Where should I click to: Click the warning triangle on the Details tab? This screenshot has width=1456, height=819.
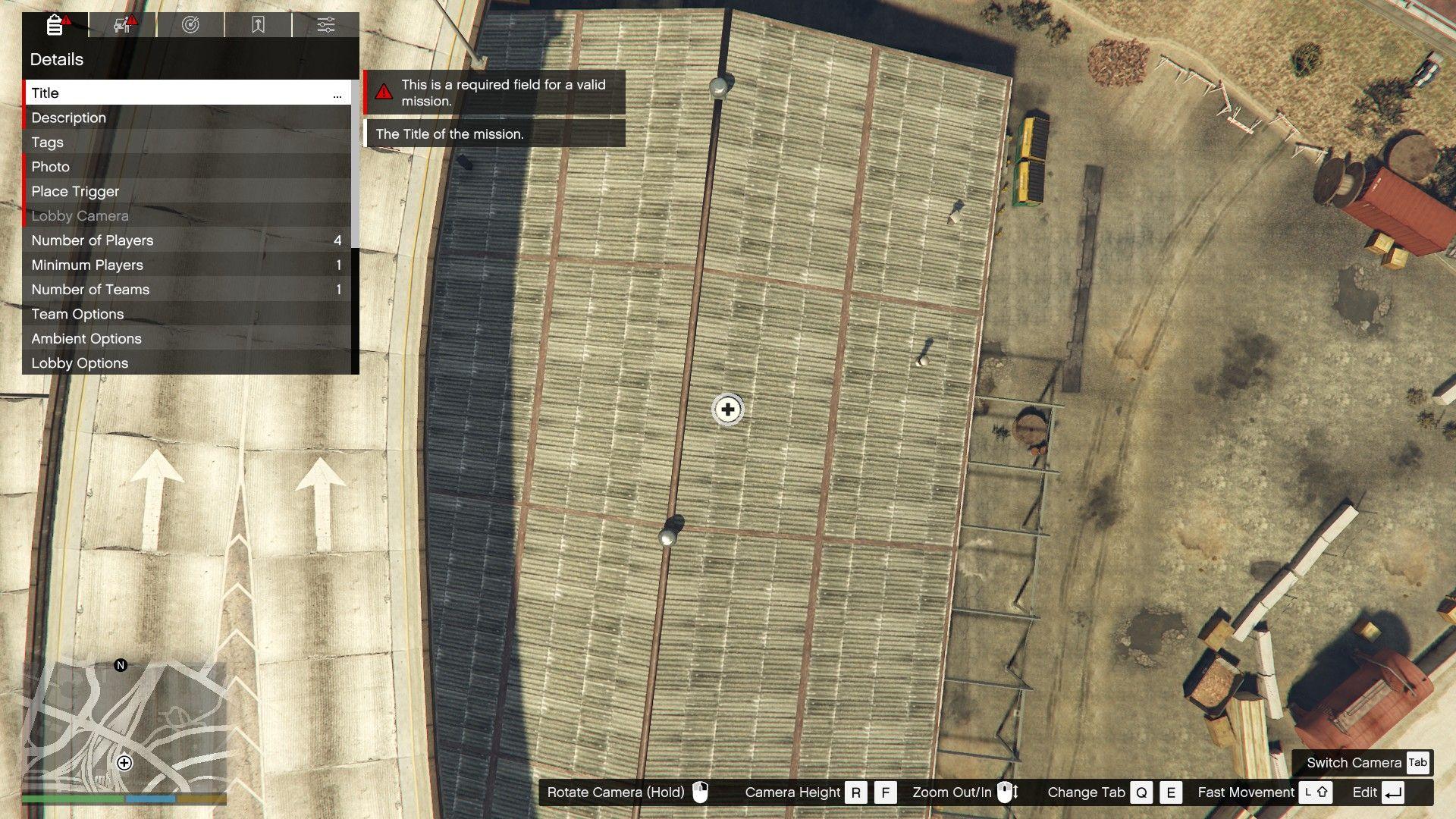(66, 18)
